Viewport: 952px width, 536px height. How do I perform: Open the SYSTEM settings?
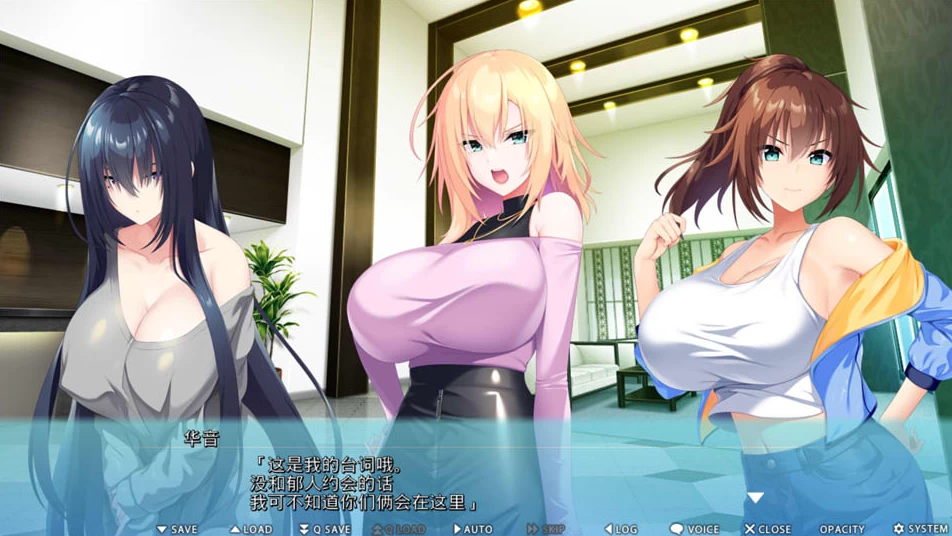[921, 529]
